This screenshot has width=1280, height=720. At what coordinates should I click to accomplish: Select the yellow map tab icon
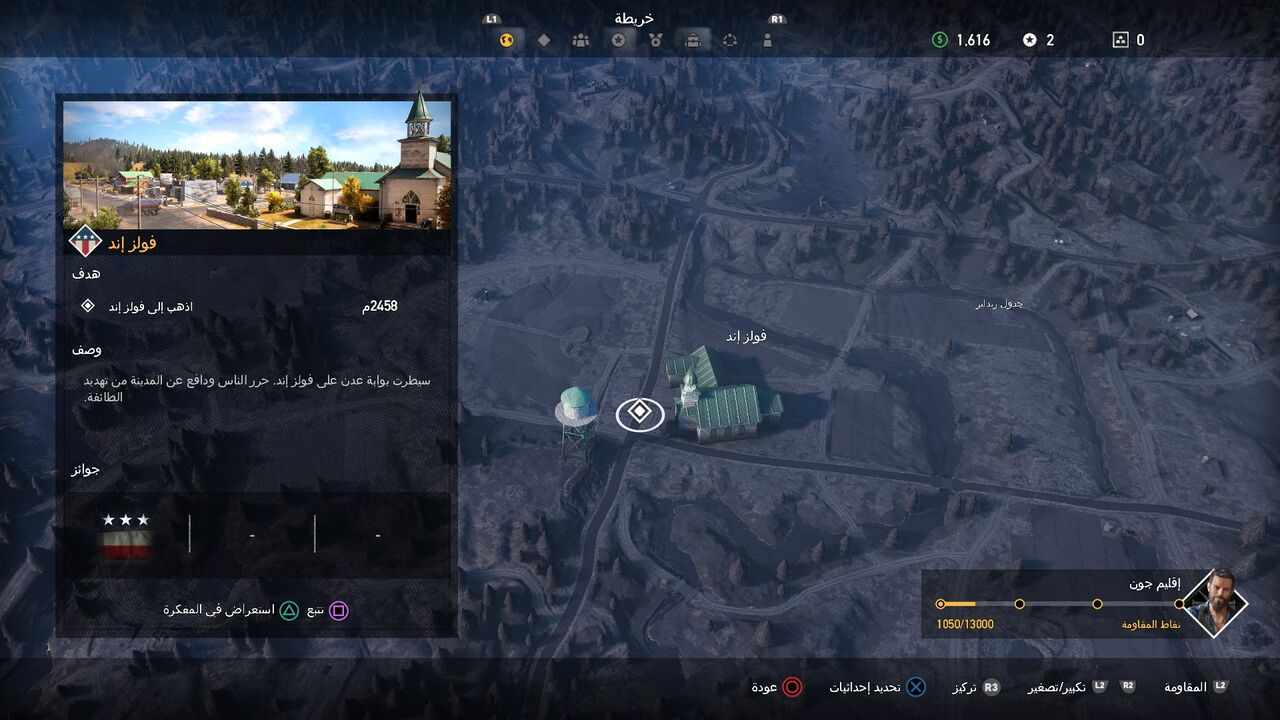tap(507, 41)
